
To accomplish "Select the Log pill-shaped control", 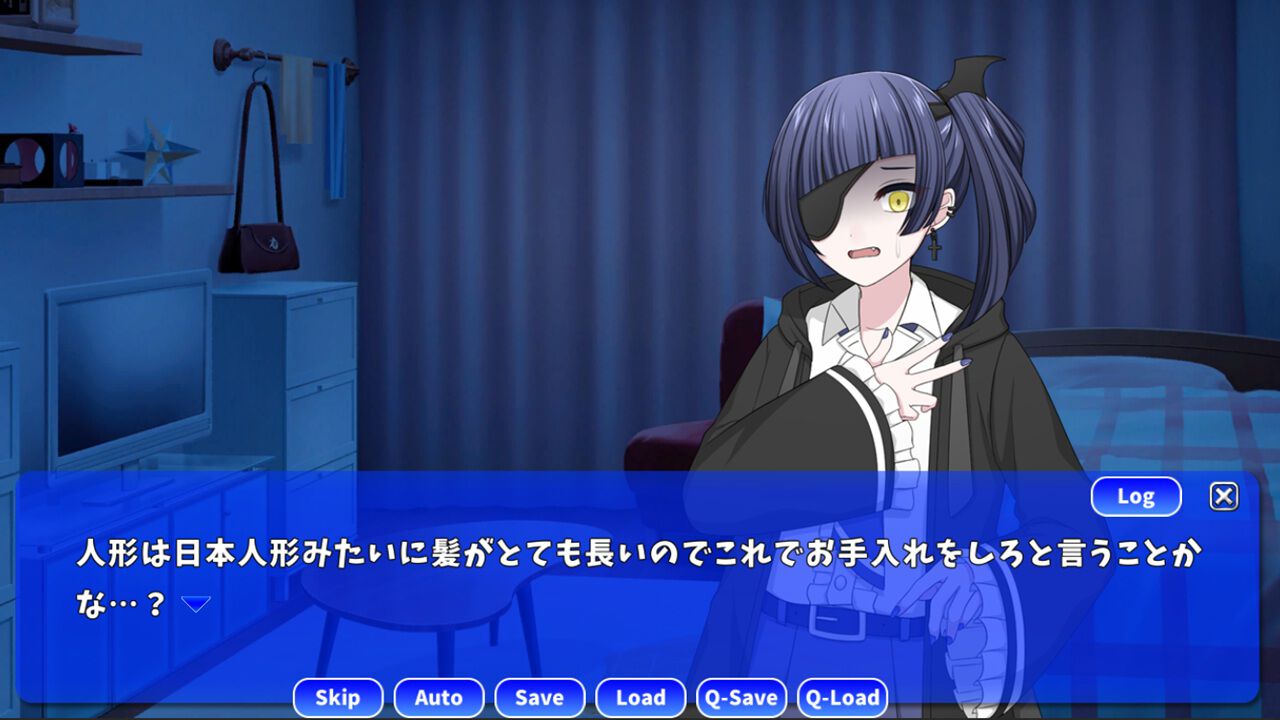I will click(x=1134, y=496).
